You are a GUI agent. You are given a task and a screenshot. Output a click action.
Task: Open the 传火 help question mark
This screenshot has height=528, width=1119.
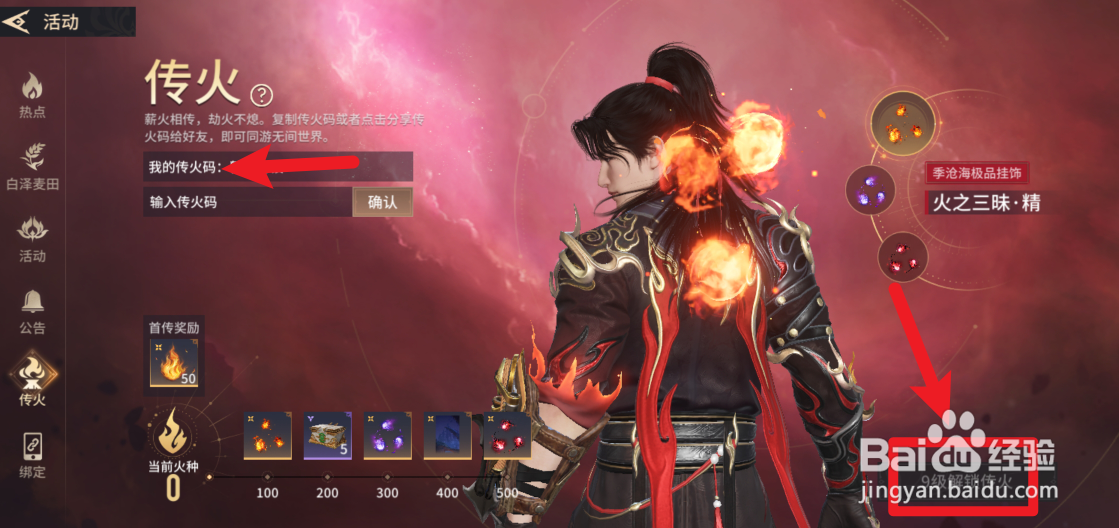coord(262,95)
